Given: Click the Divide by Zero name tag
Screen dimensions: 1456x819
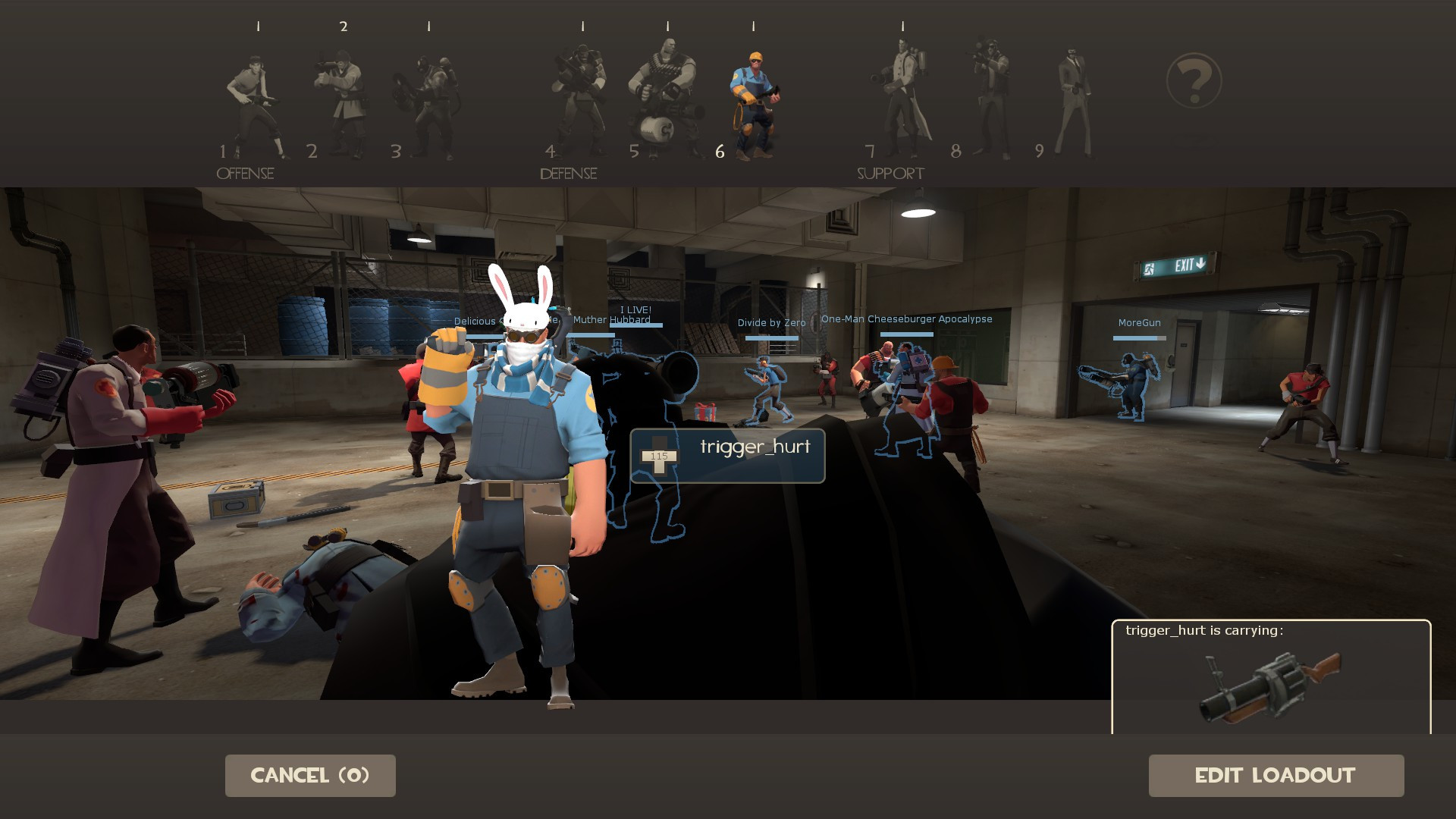Looking at the screenshot, I should pos(772,322).
